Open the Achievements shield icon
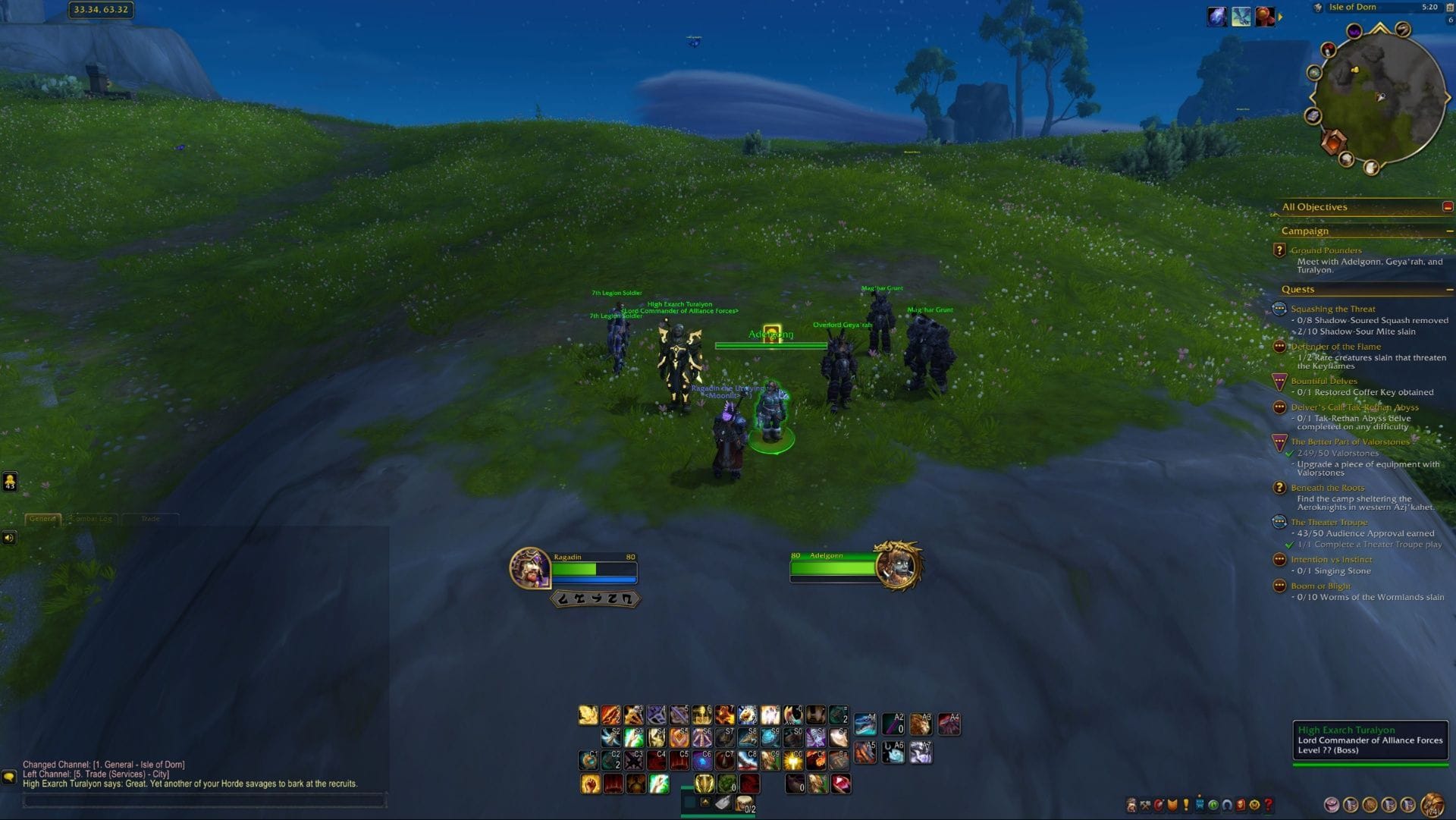 click(1173, 805)
